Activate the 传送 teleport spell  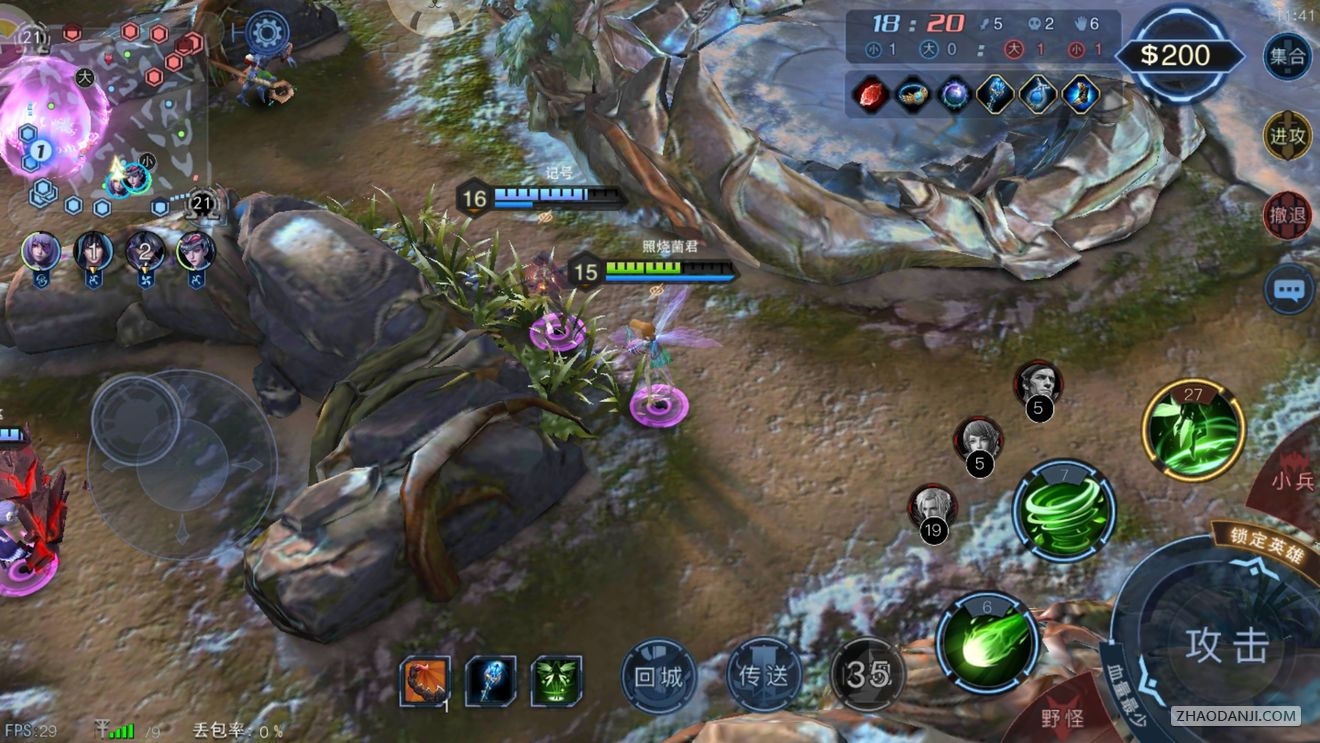[764, 677]
